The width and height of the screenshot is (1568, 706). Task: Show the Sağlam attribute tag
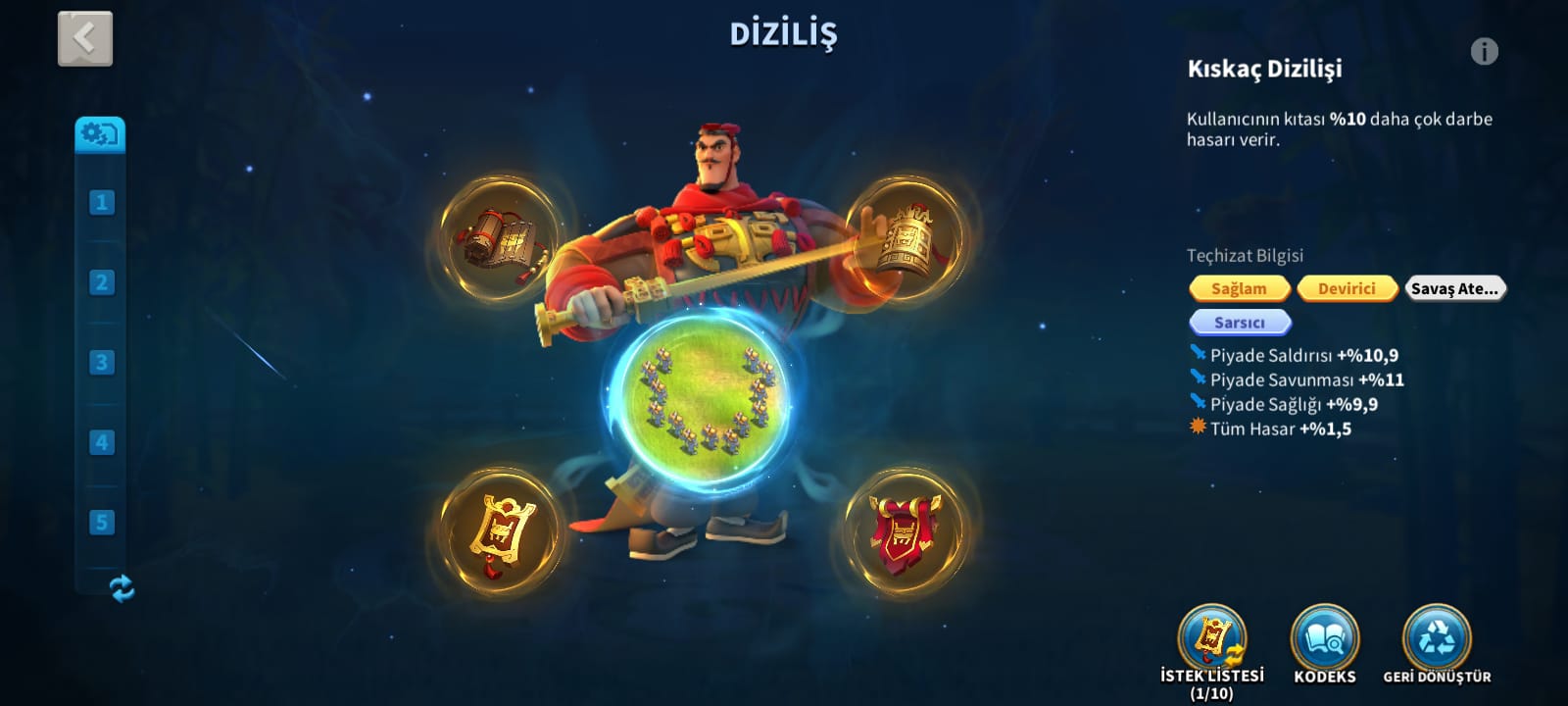[1239, 288]
